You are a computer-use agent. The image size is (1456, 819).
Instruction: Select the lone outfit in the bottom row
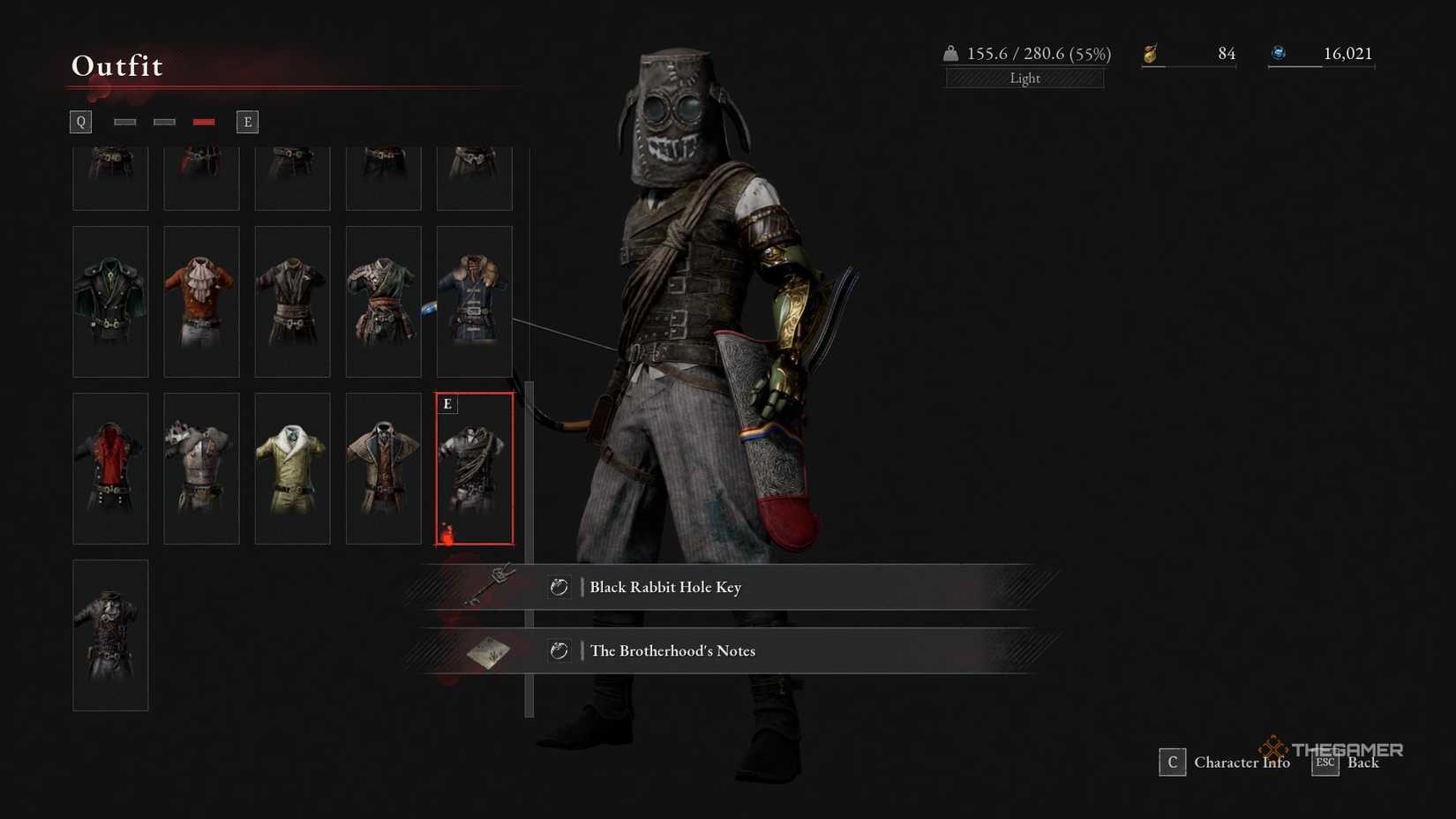(x=109, y=635)
